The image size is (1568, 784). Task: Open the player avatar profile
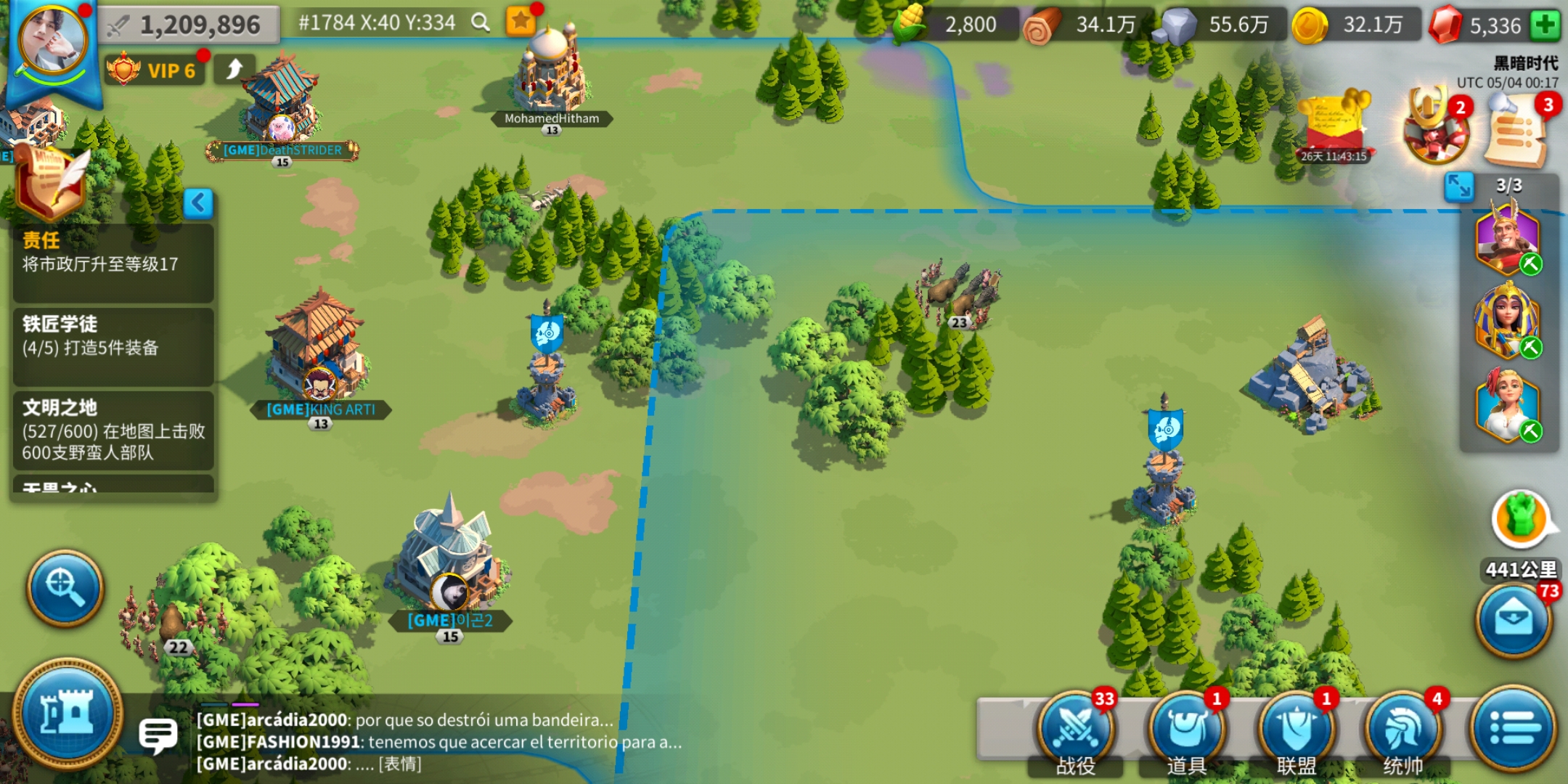pos(52,42)
